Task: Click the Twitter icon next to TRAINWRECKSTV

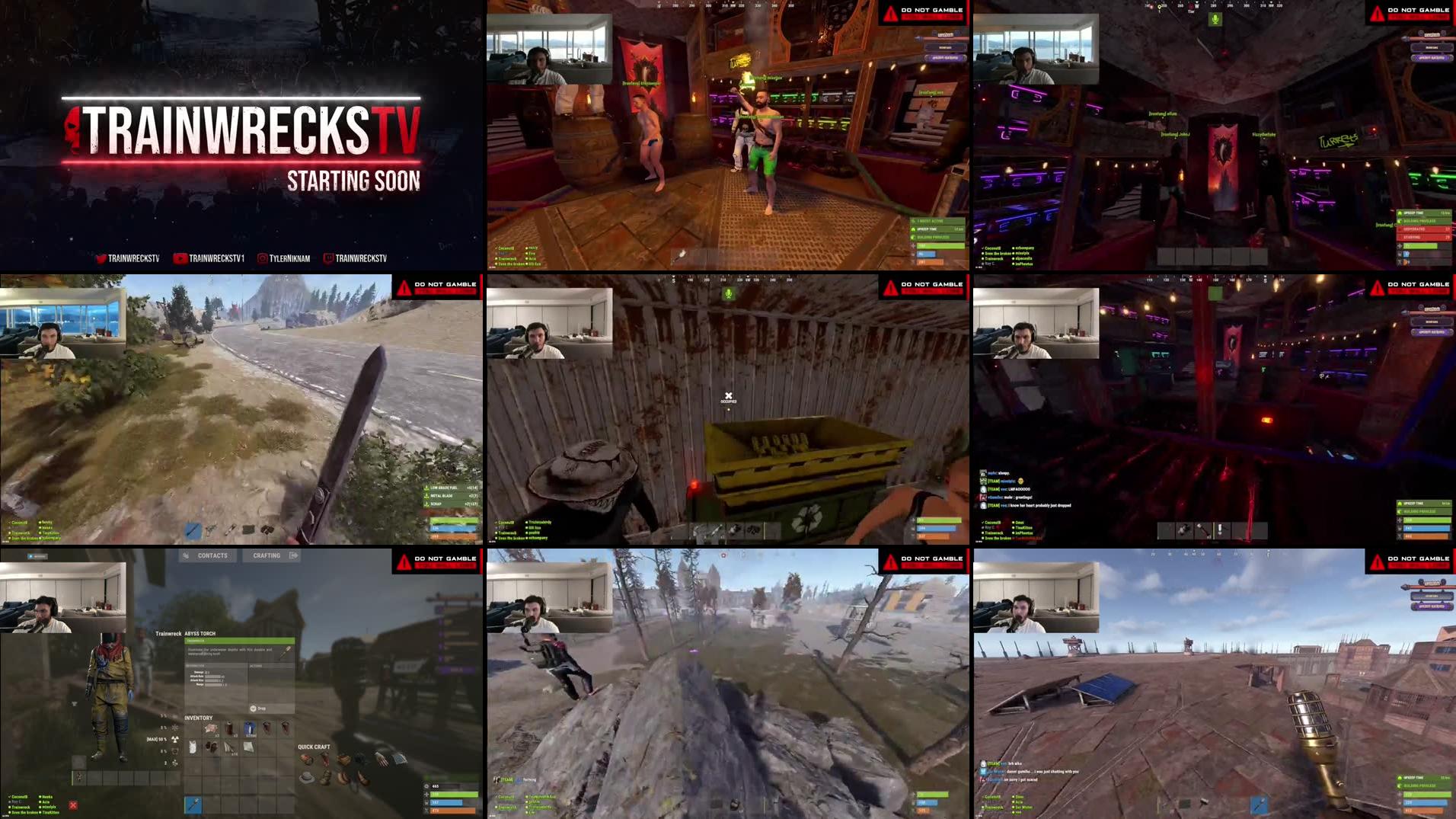Action: point(101,258)
